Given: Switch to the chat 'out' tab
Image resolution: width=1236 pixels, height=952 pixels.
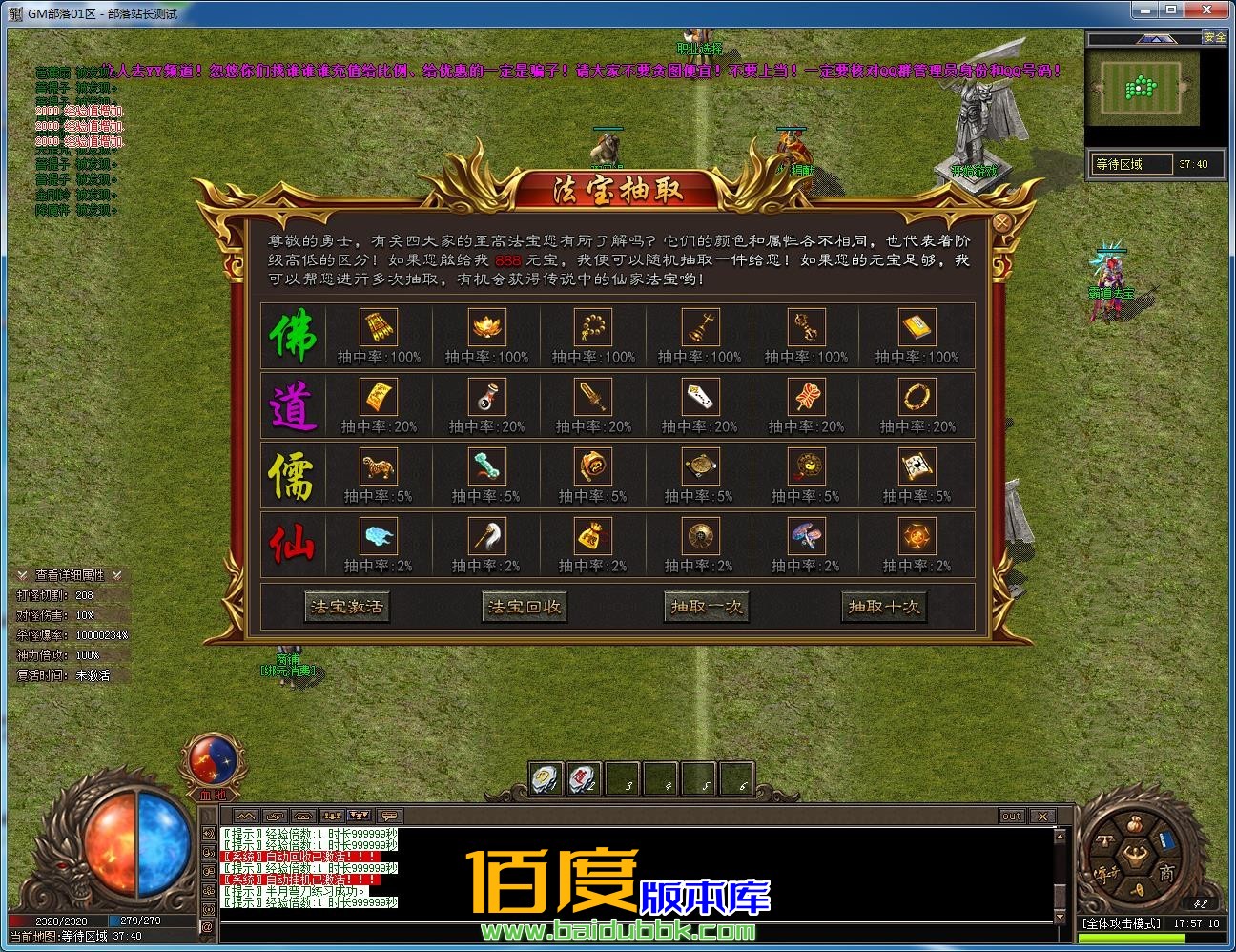Looking at the screenshot, I should click(x=1011, y=816).
